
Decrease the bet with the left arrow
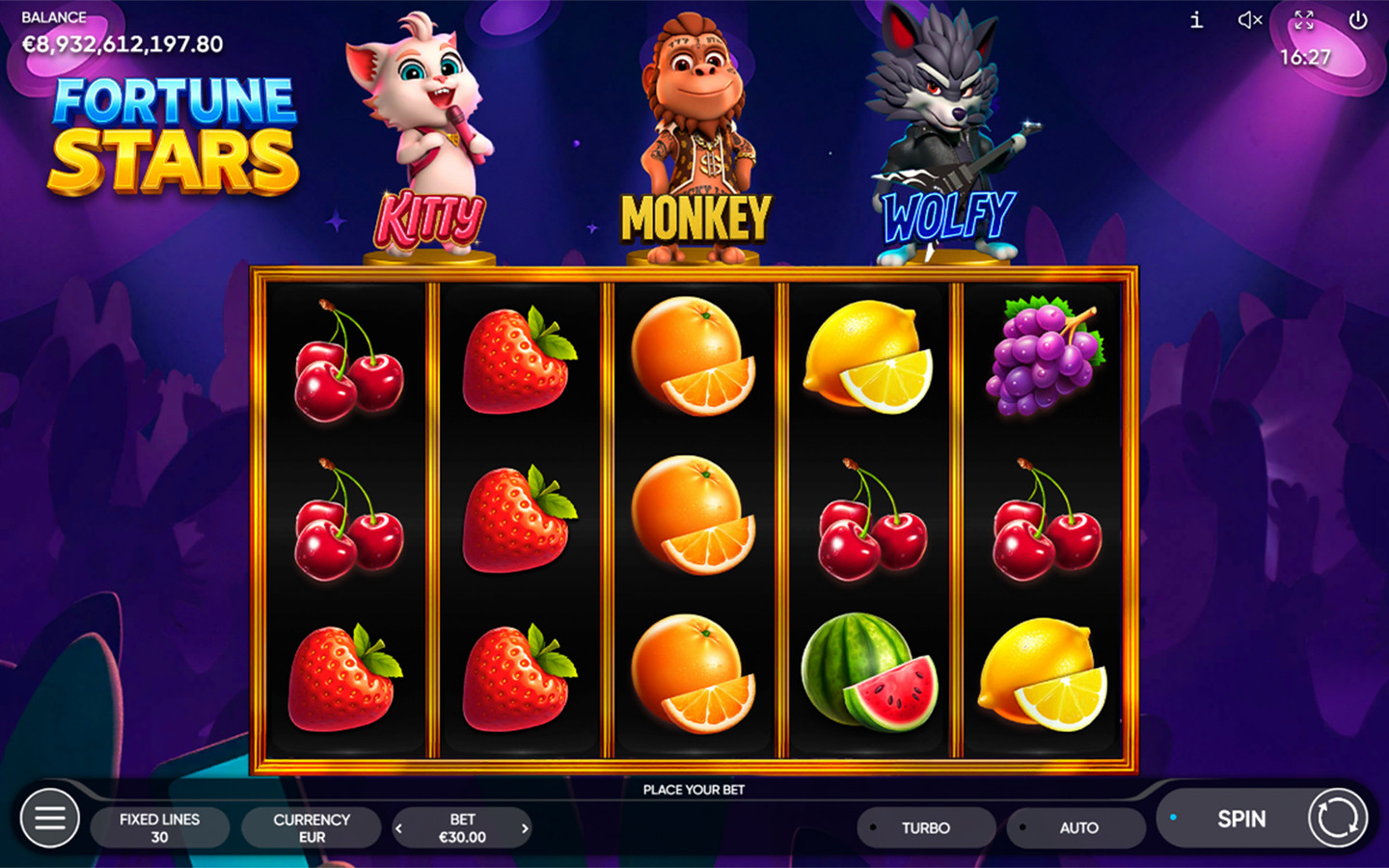[399, 827]
